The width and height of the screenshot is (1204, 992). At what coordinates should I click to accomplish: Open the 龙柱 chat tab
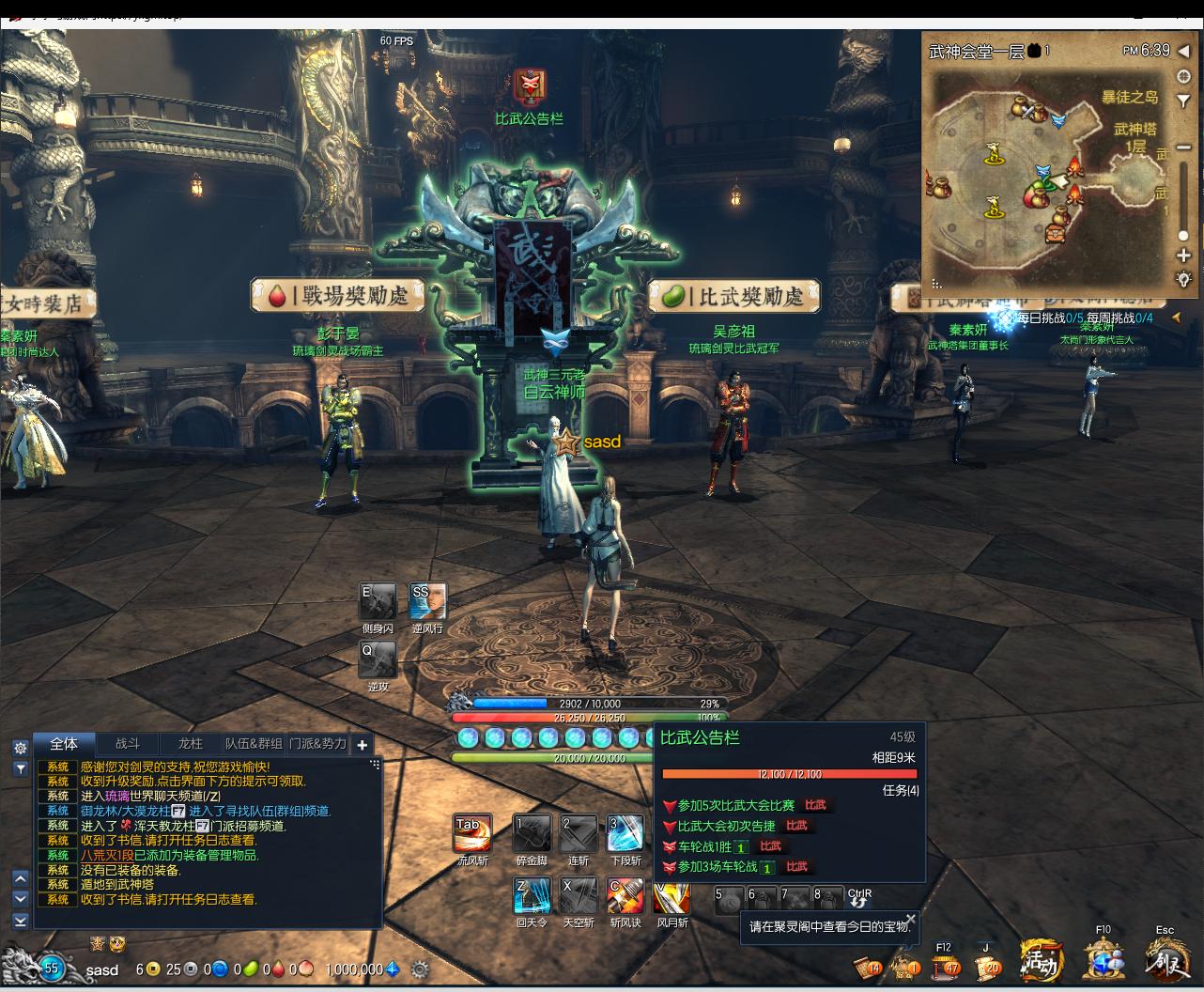click(x=190, y=744)
